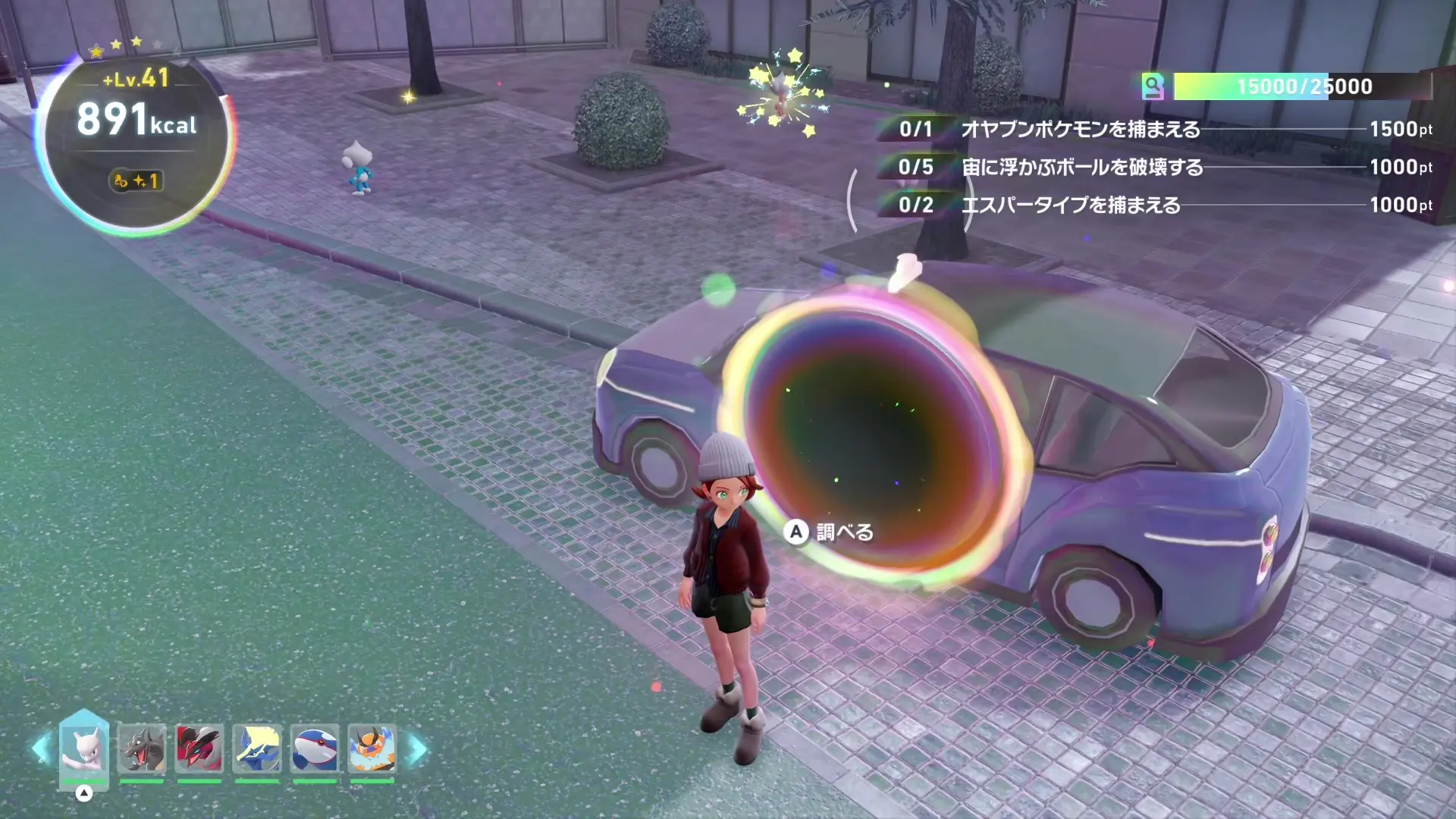
Task: Click the party bar's left arrow
Action: point(41,749)
